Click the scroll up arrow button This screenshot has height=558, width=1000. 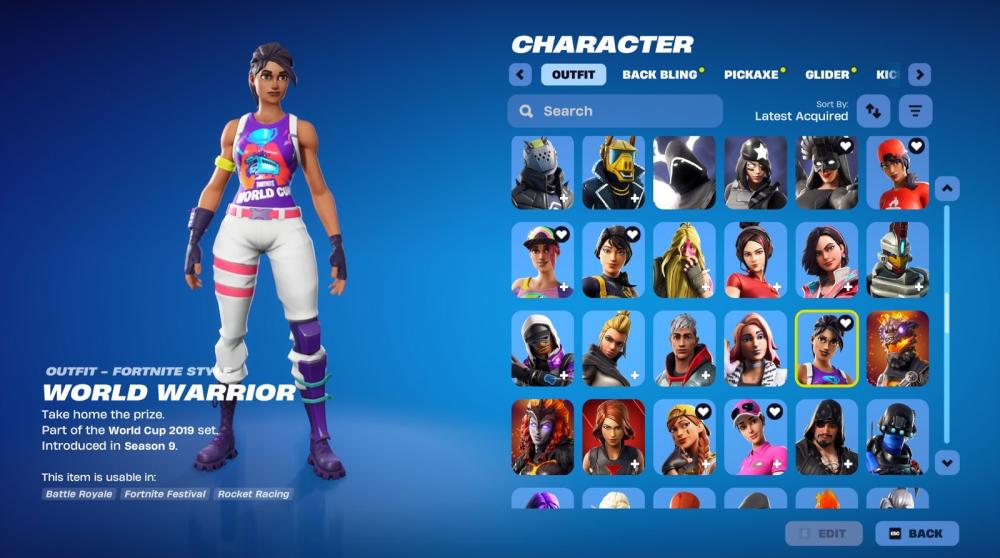tap(947, 188)
